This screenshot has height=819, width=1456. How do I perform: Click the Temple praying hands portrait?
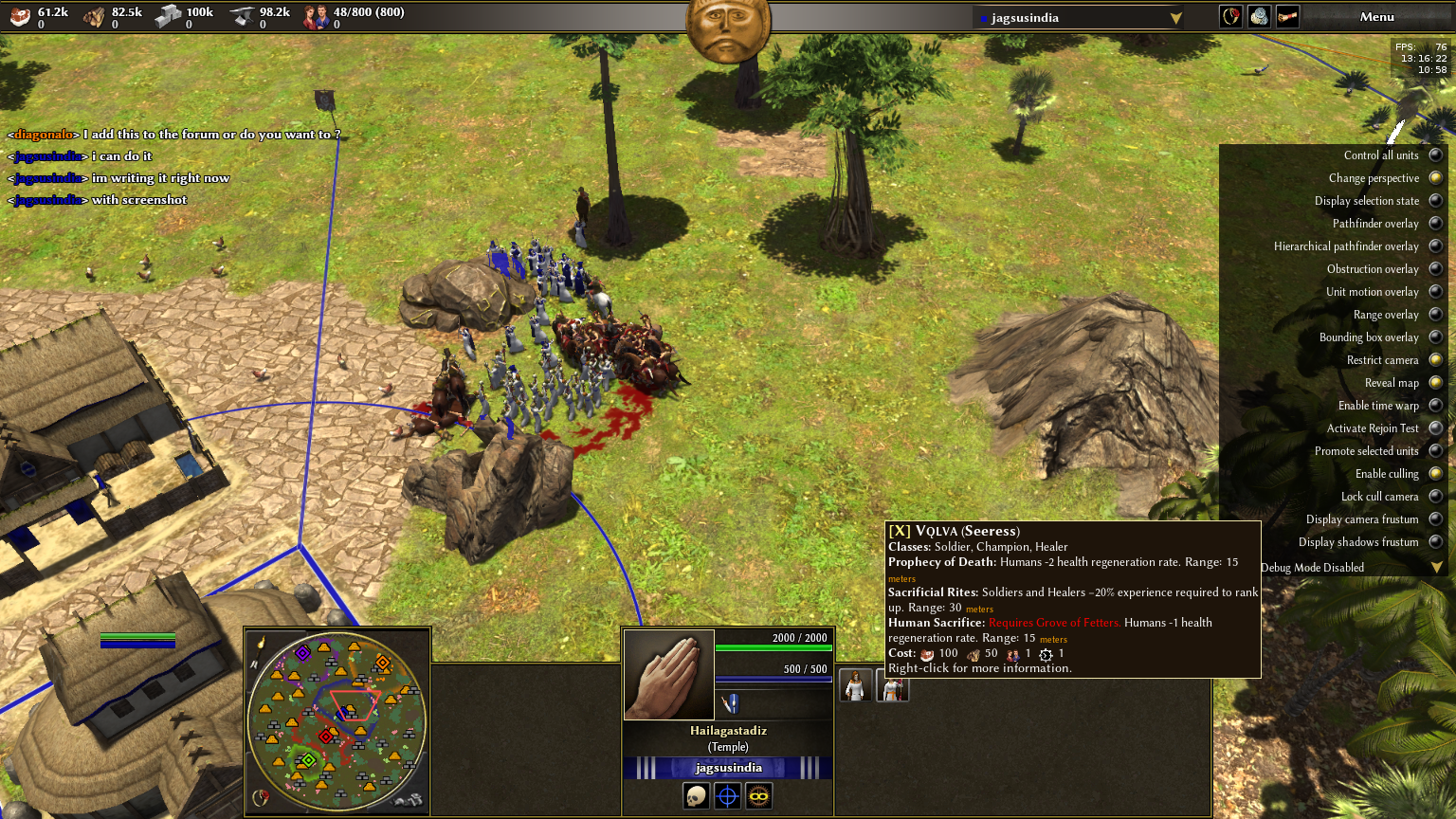(x=668, y=675)
